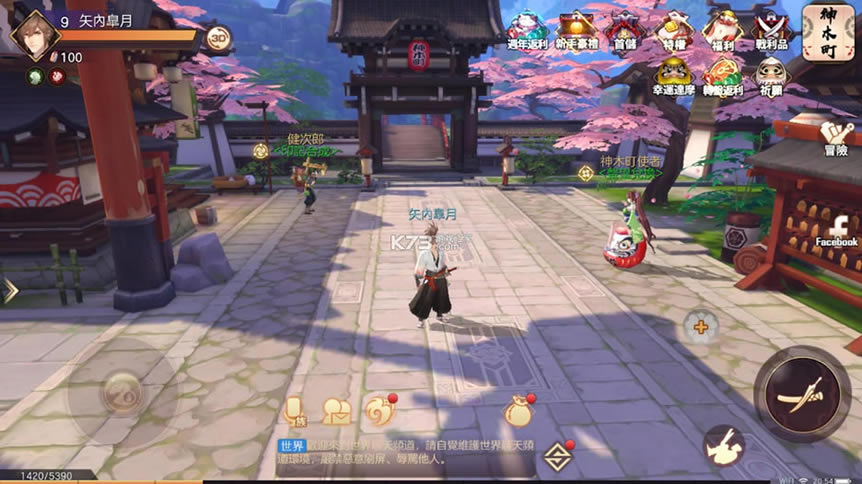Tap the golden plus button
862x484 pixels.
(700, 326)
